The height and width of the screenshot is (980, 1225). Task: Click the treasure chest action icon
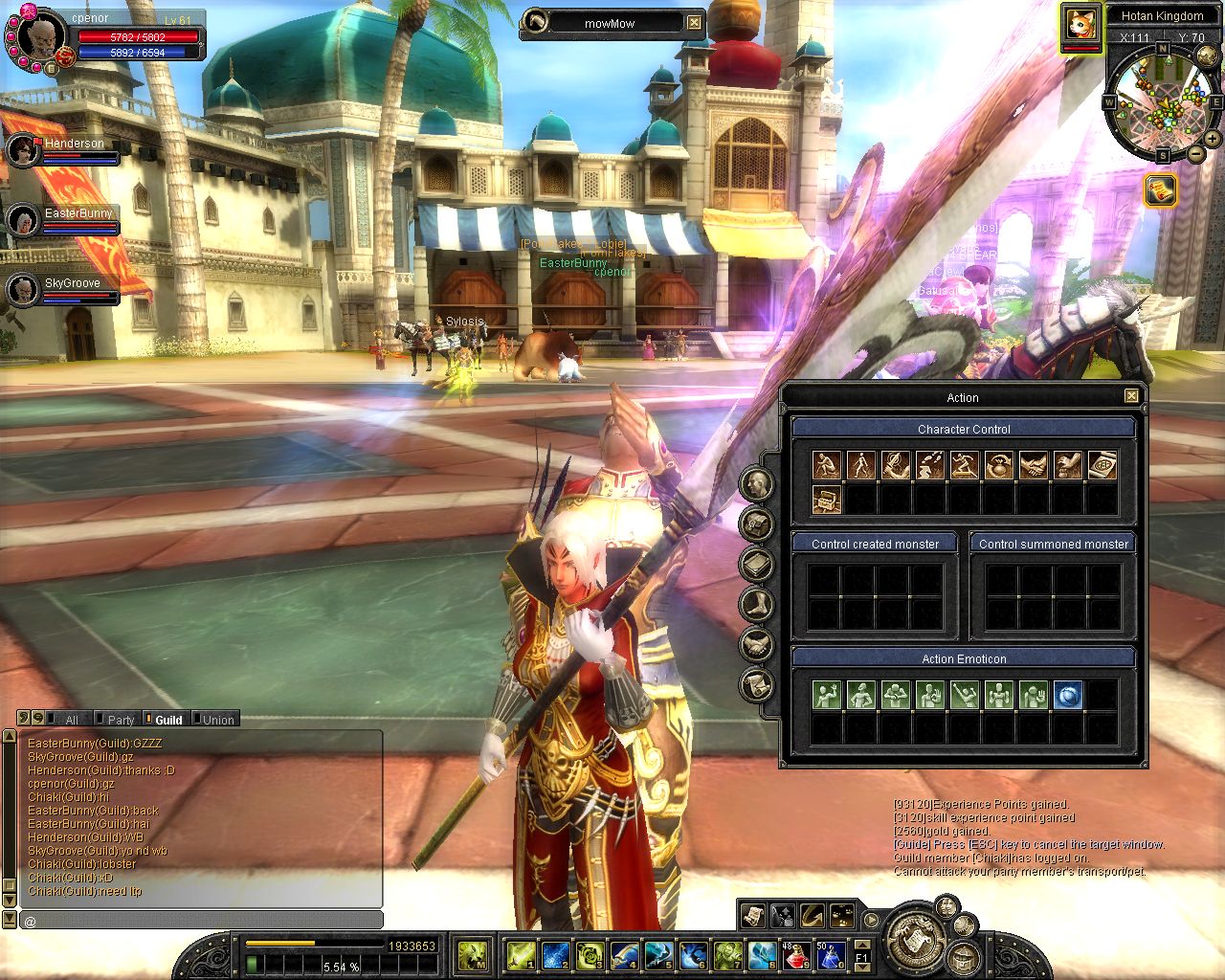826,499
